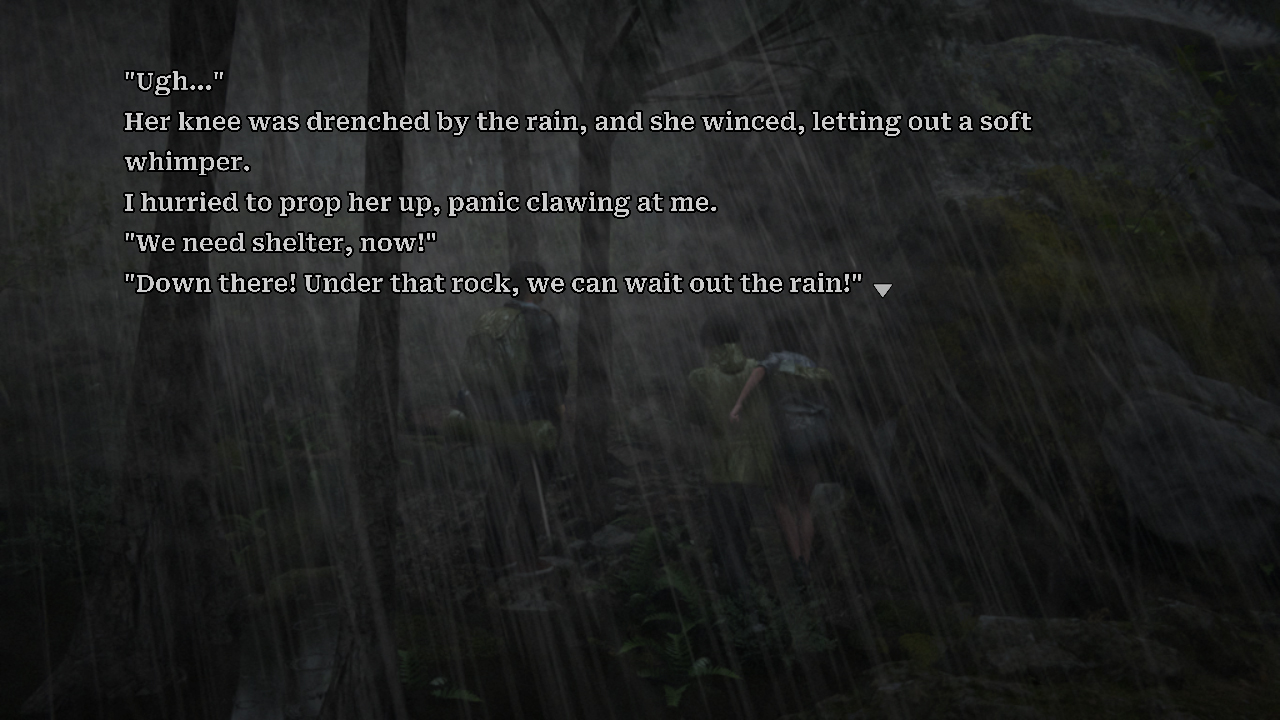This screenshot has width=1280, height=720.
Task: Click the center of the rainy scene
Action: click(x=640, y=400)
